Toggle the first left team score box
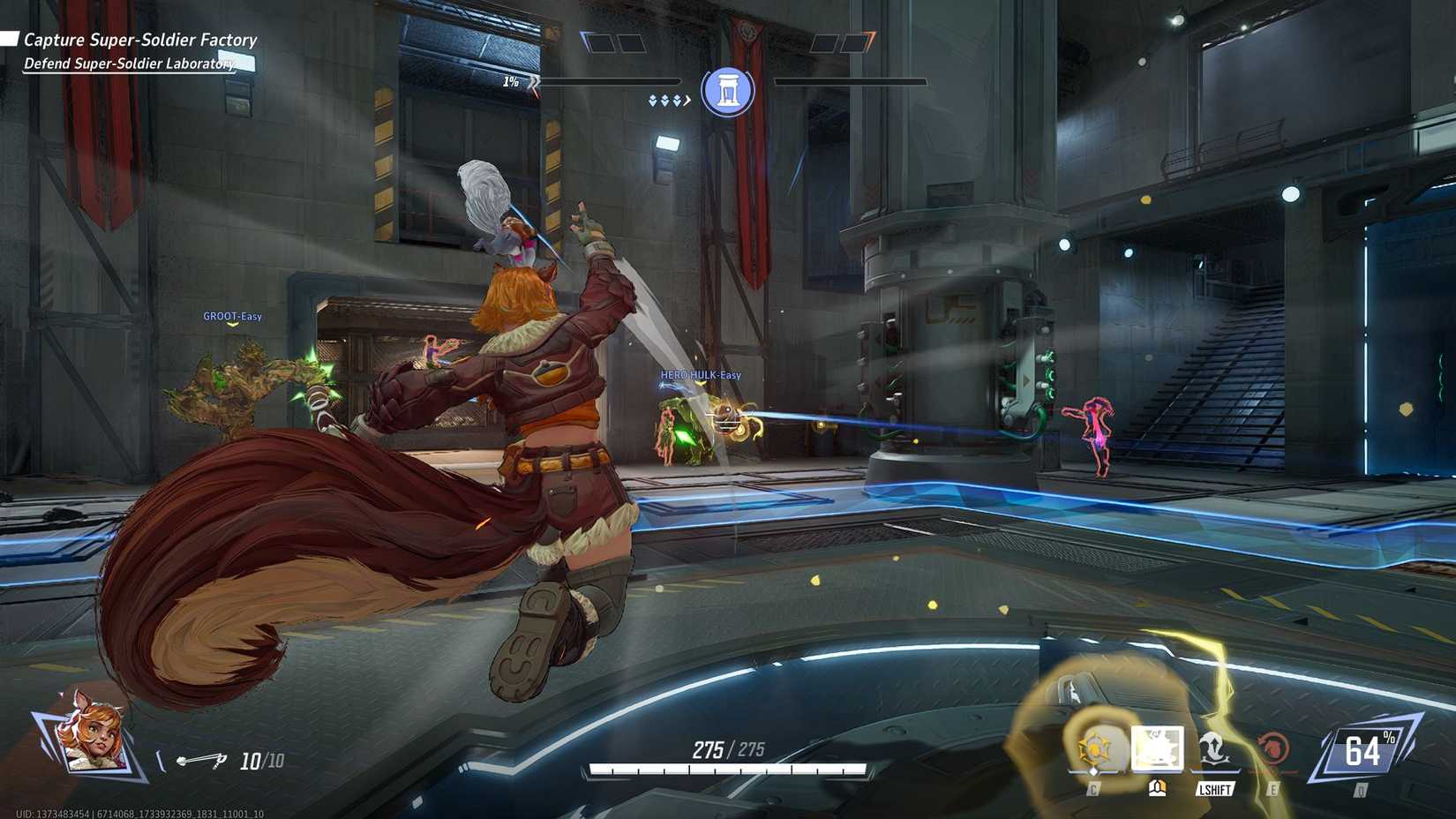This screenshot has width=1456, height=819. [x=600, y=43]
